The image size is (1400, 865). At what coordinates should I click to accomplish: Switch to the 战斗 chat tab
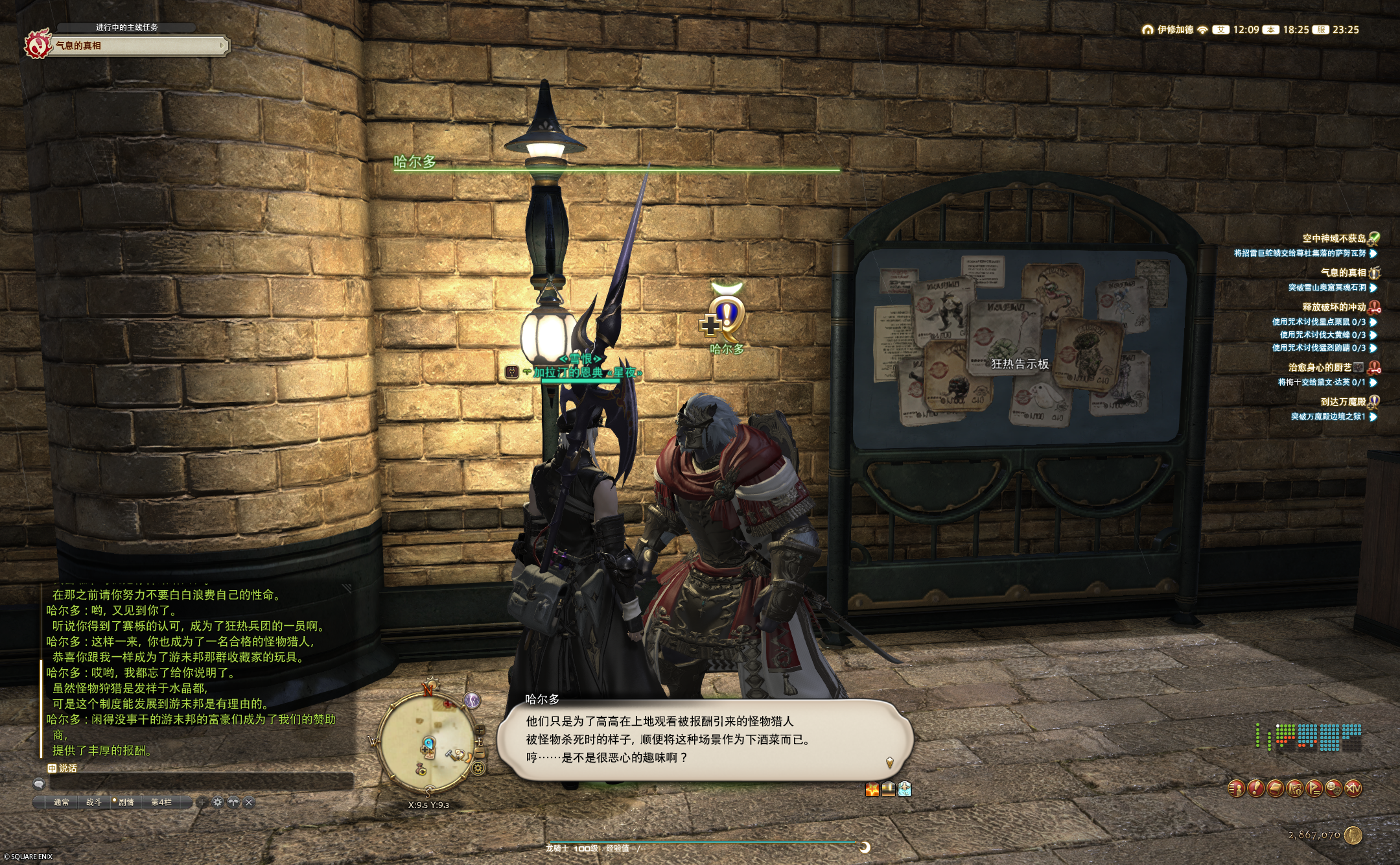point(93,802)
